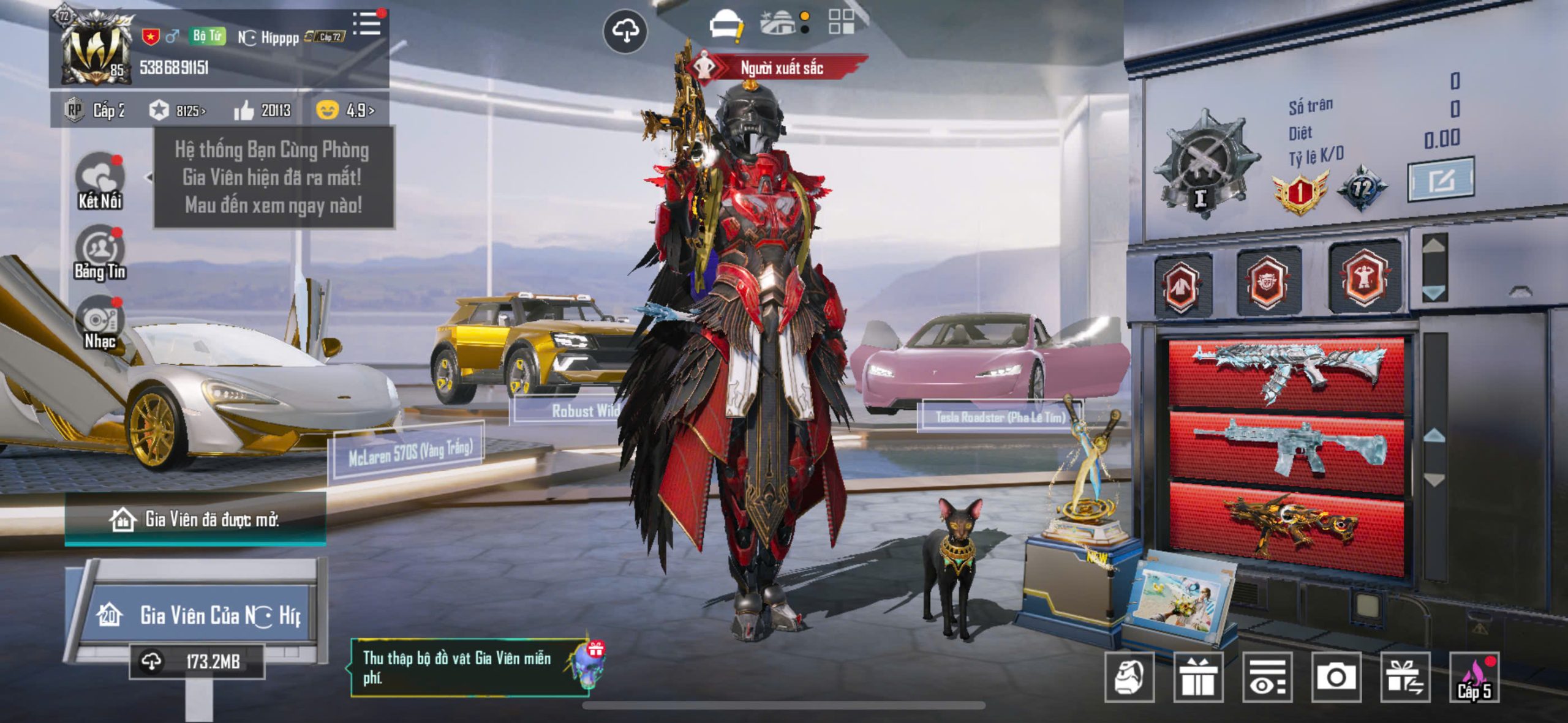The image size is (1568, 723).
Task: Open the Kết Nối connections icon
Action: tap(100, 181)
